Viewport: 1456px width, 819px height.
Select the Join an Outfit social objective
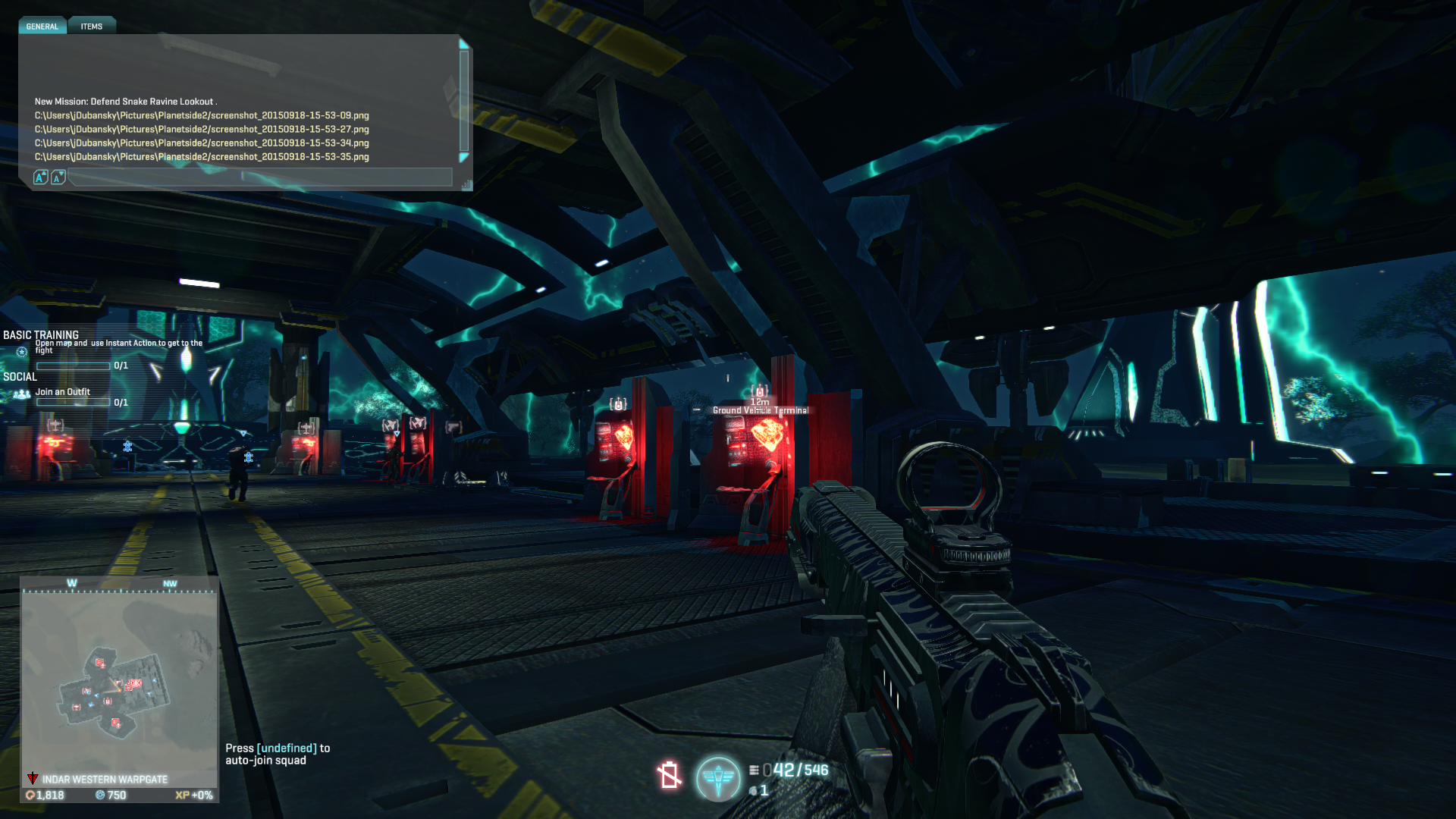63,392
